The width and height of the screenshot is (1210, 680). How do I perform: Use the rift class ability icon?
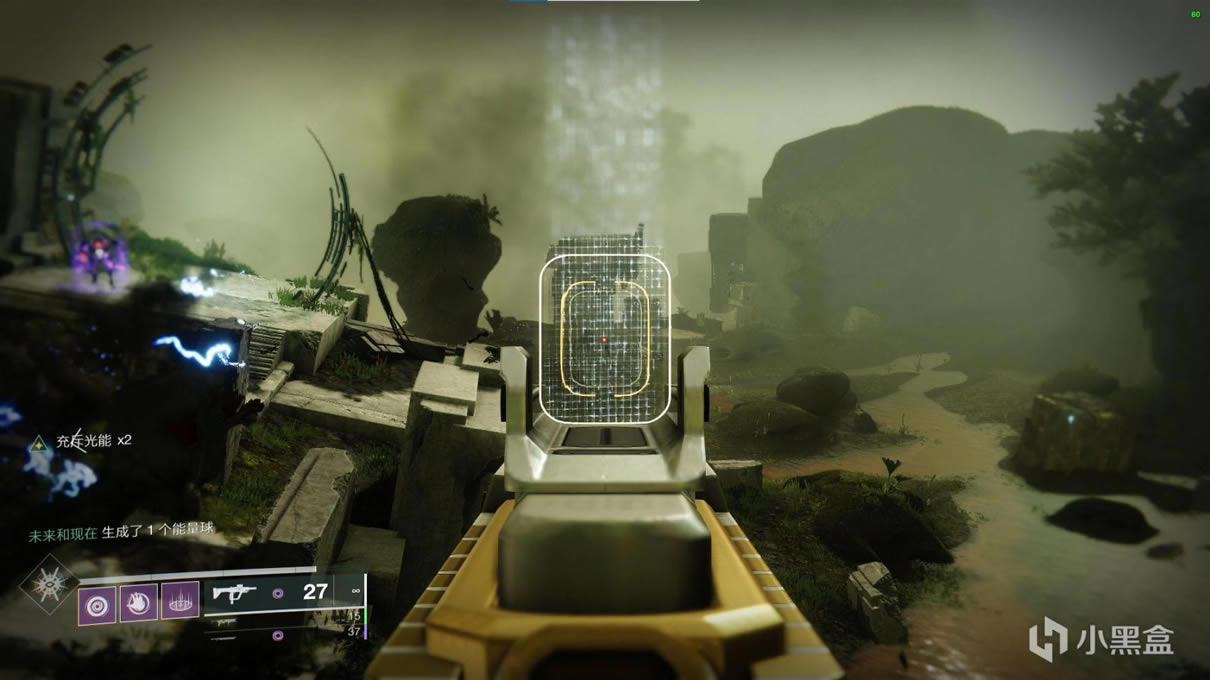click(180, 601)
